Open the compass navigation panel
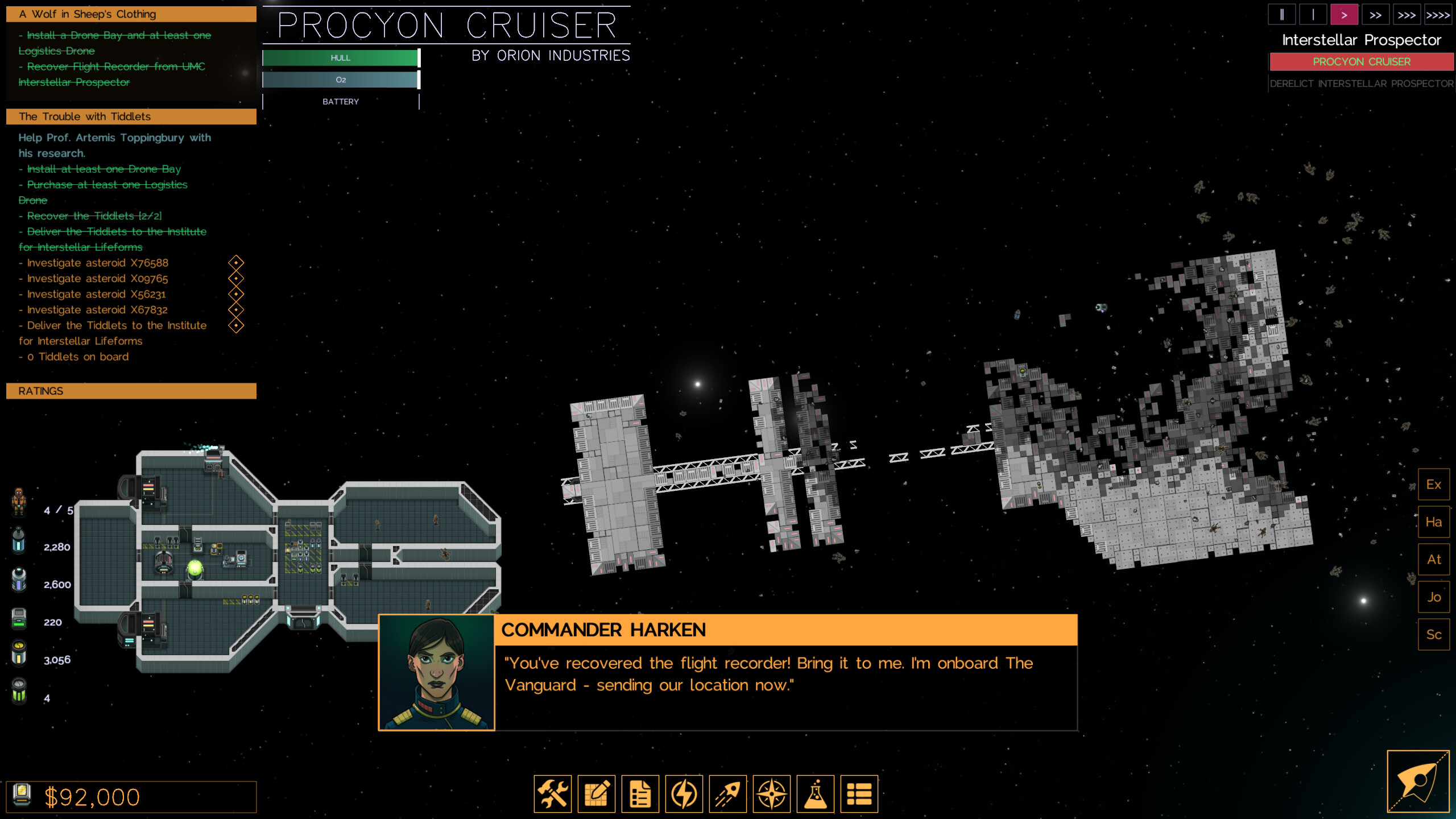The image size is (1456, 819). (x=771, y=794)
